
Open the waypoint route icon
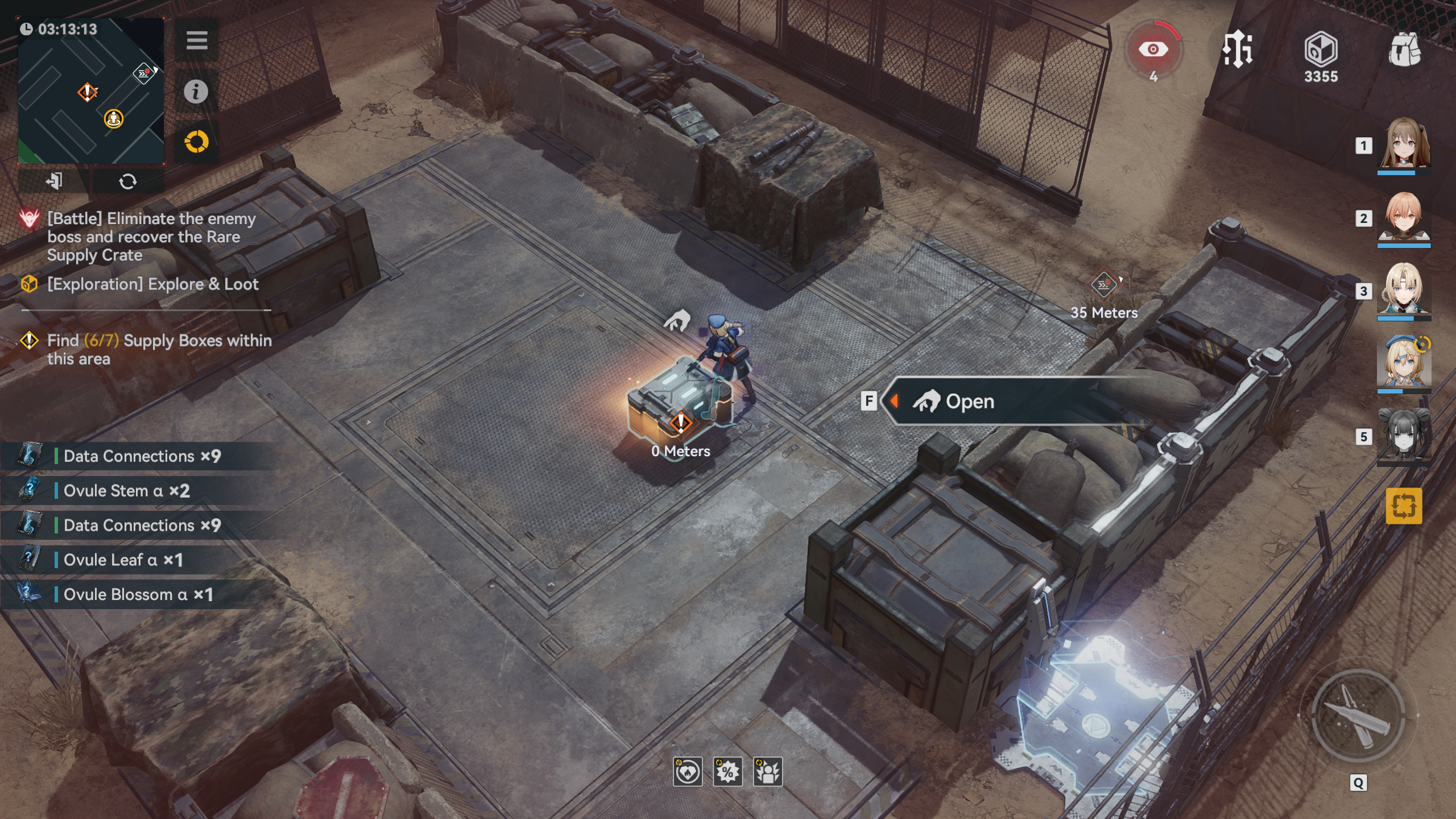pyautogui.click(x=1237, y=50)
